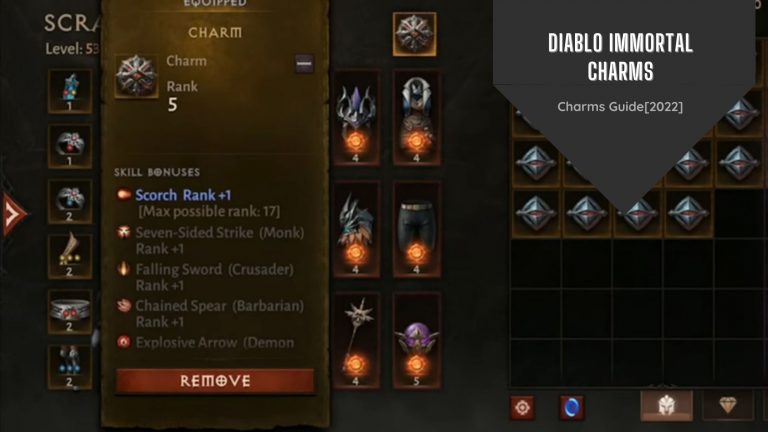Select the spiked shoulder armor slot

pos(357,111)
